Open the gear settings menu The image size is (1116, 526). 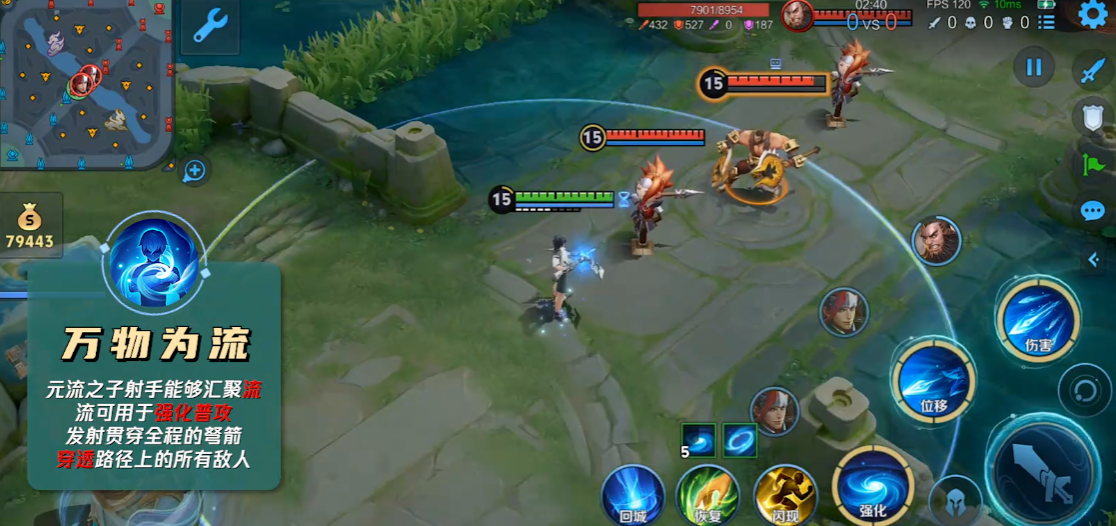click(1092, 14)
